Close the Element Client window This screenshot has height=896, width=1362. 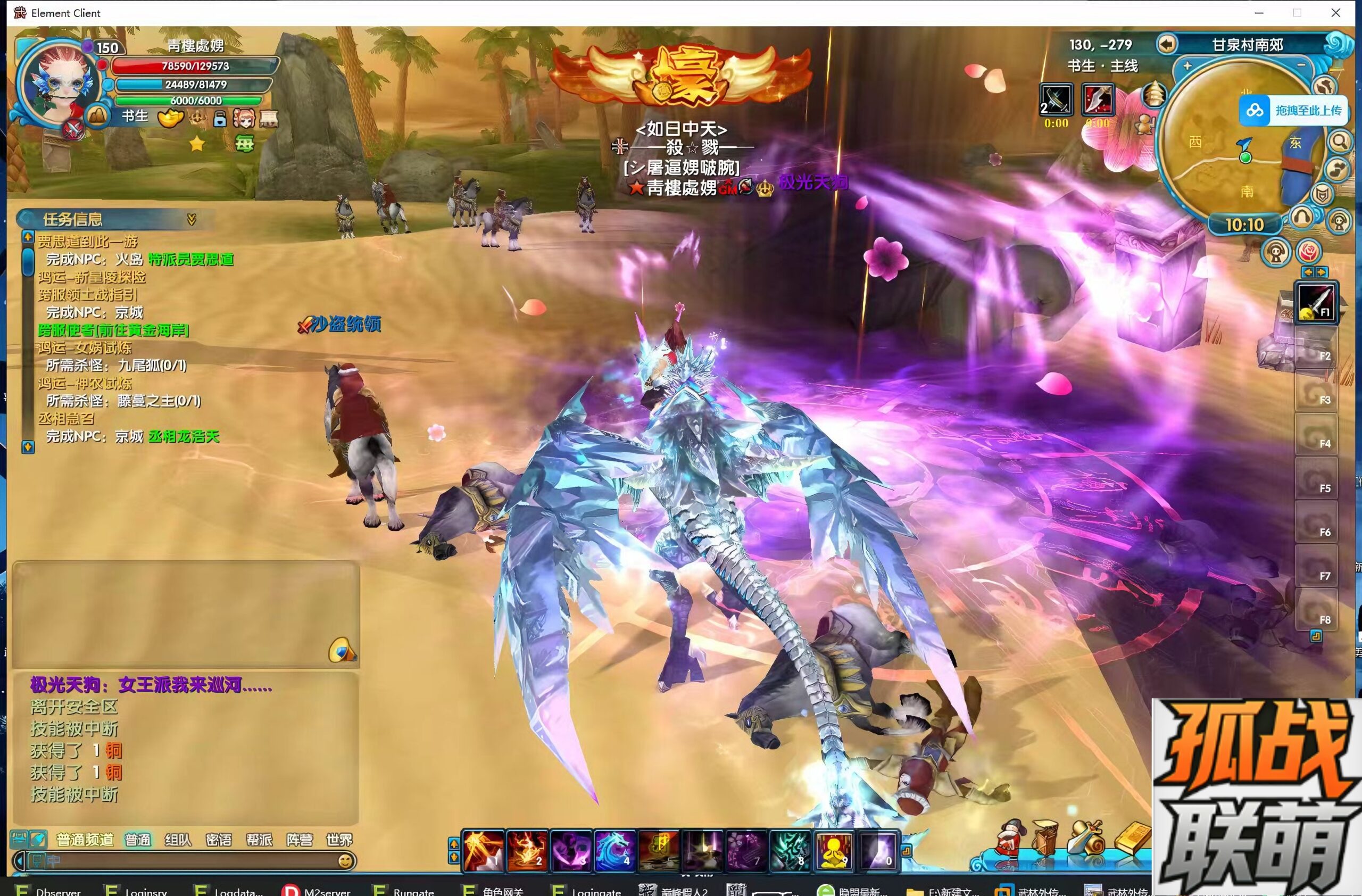point(1336,13)
